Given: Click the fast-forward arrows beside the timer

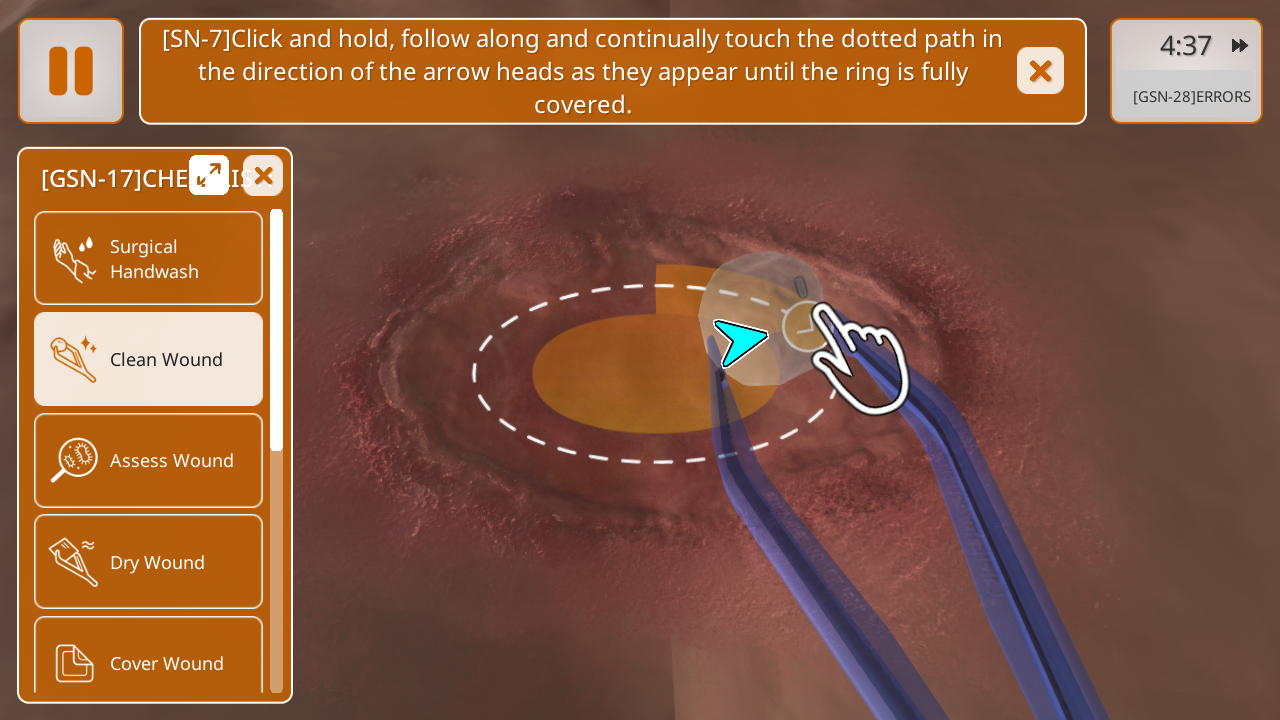Looking at the screenshot, I should click(x=1240, y=45).
